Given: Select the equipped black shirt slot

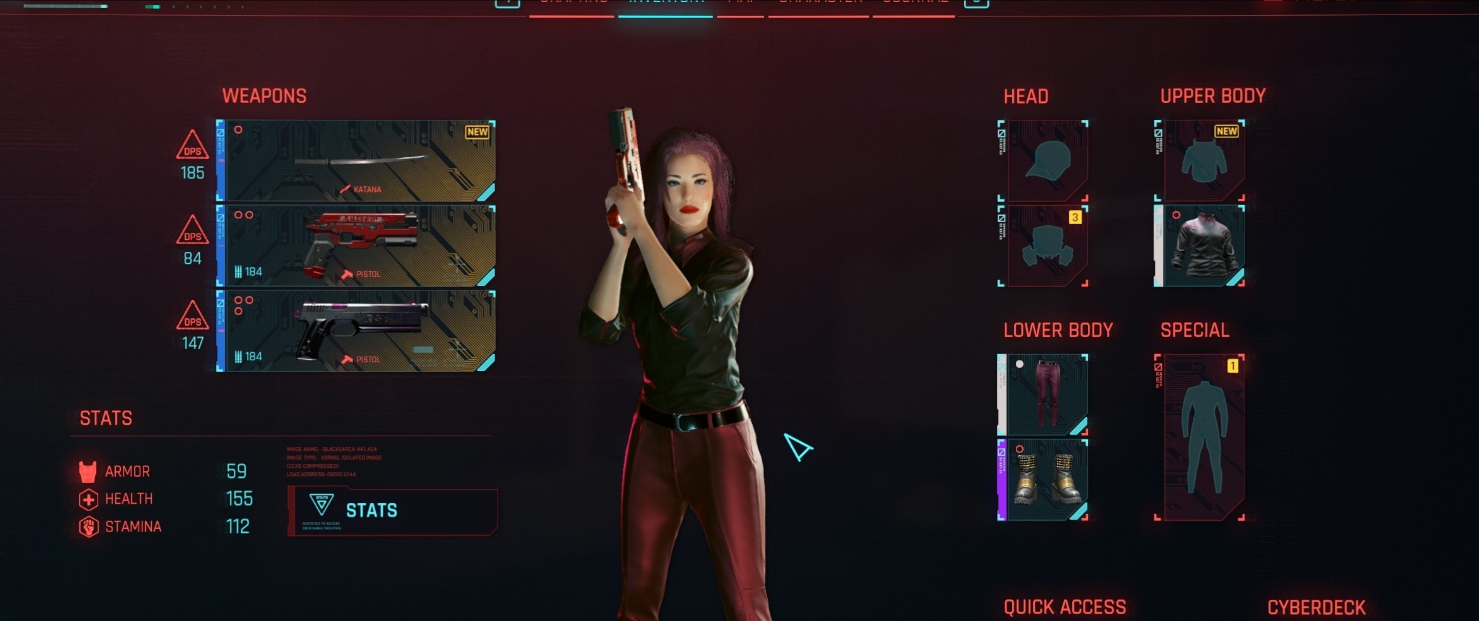Looking at the screenshot, I should [1203, 246].
